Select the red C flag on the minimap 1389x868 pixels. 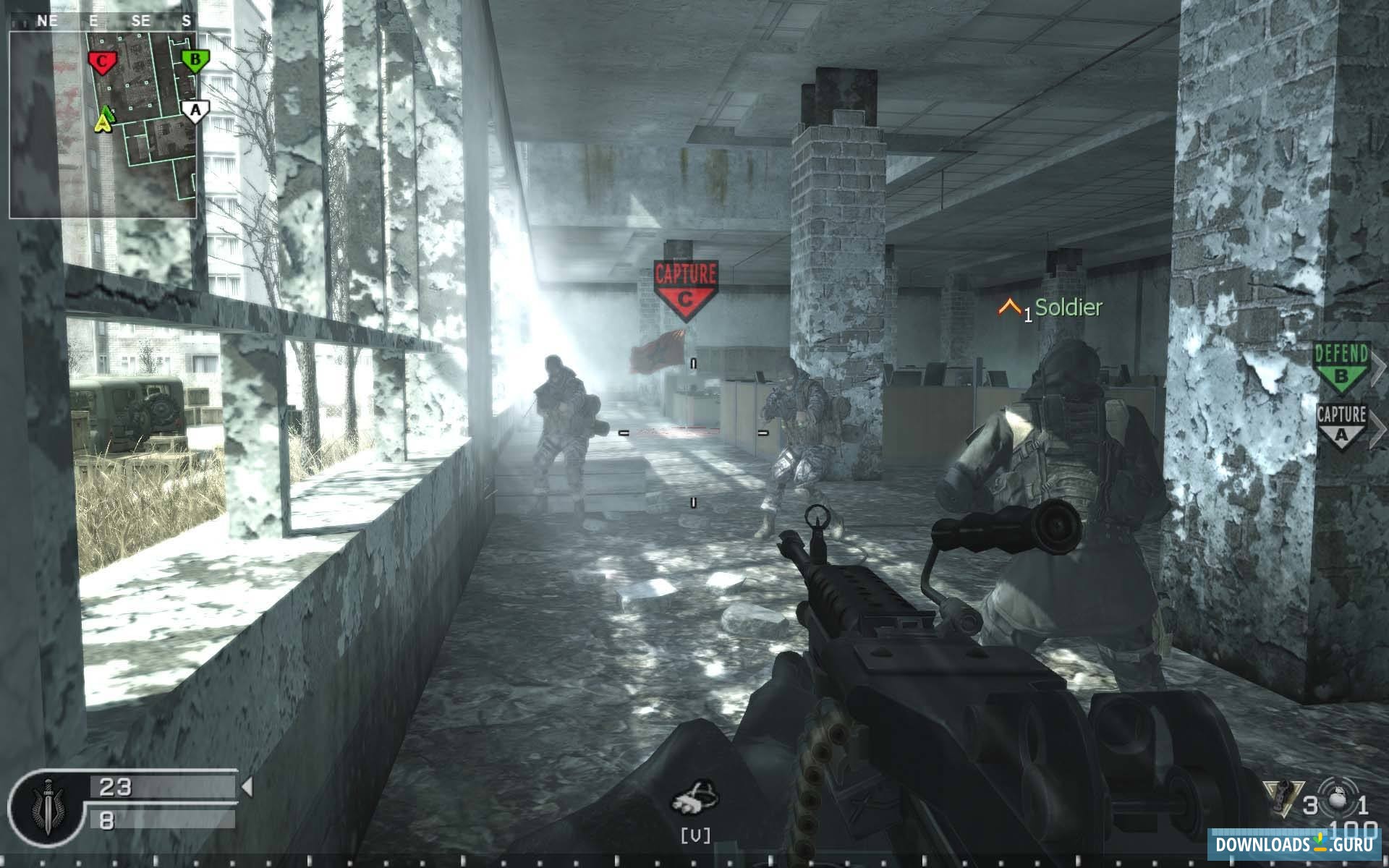tap(102, 63)
